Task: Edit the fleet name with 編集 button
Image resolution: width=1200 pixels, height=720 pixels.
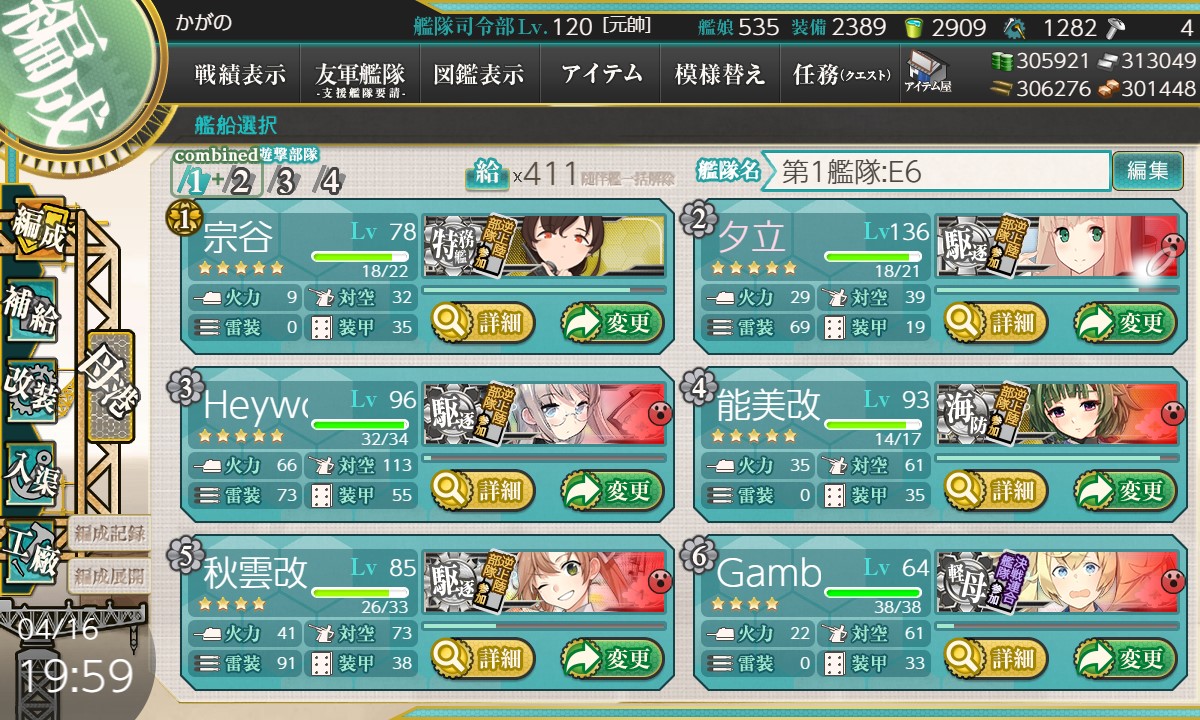Action: [1147, 171]
